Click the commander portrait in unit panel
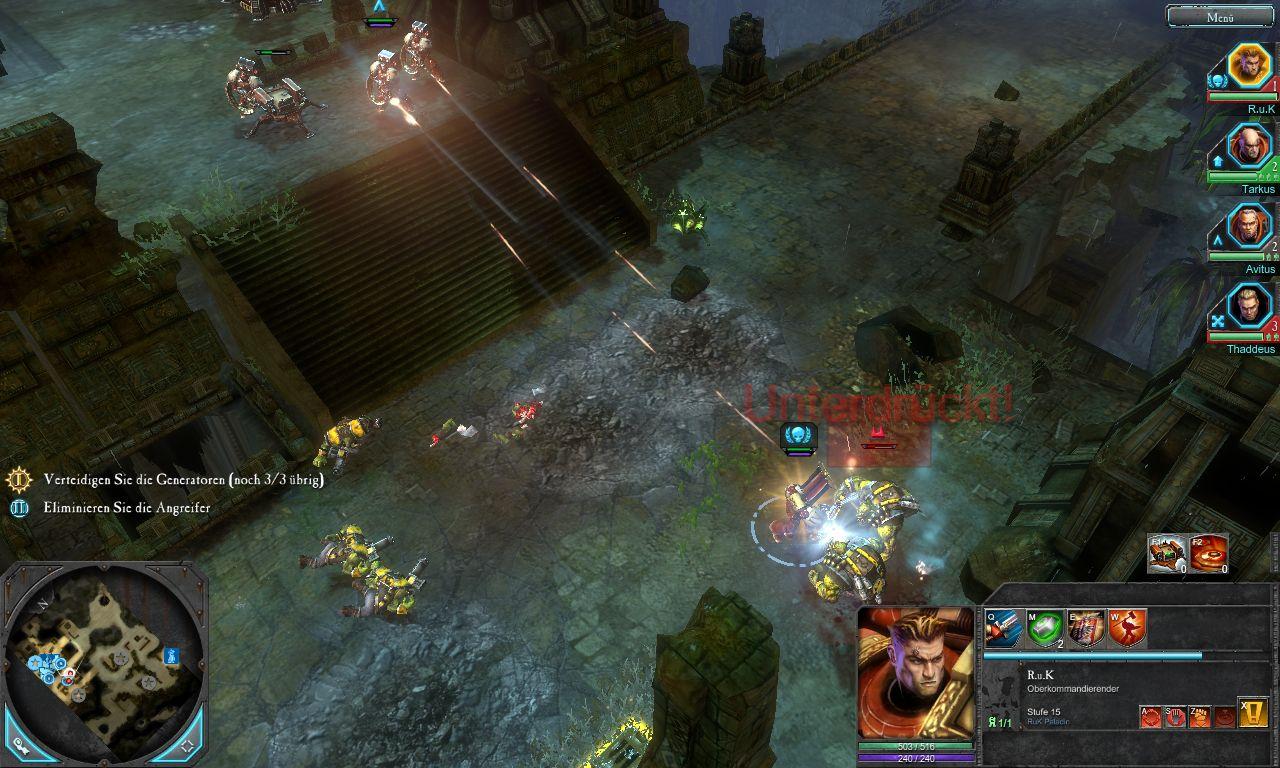 915,673
